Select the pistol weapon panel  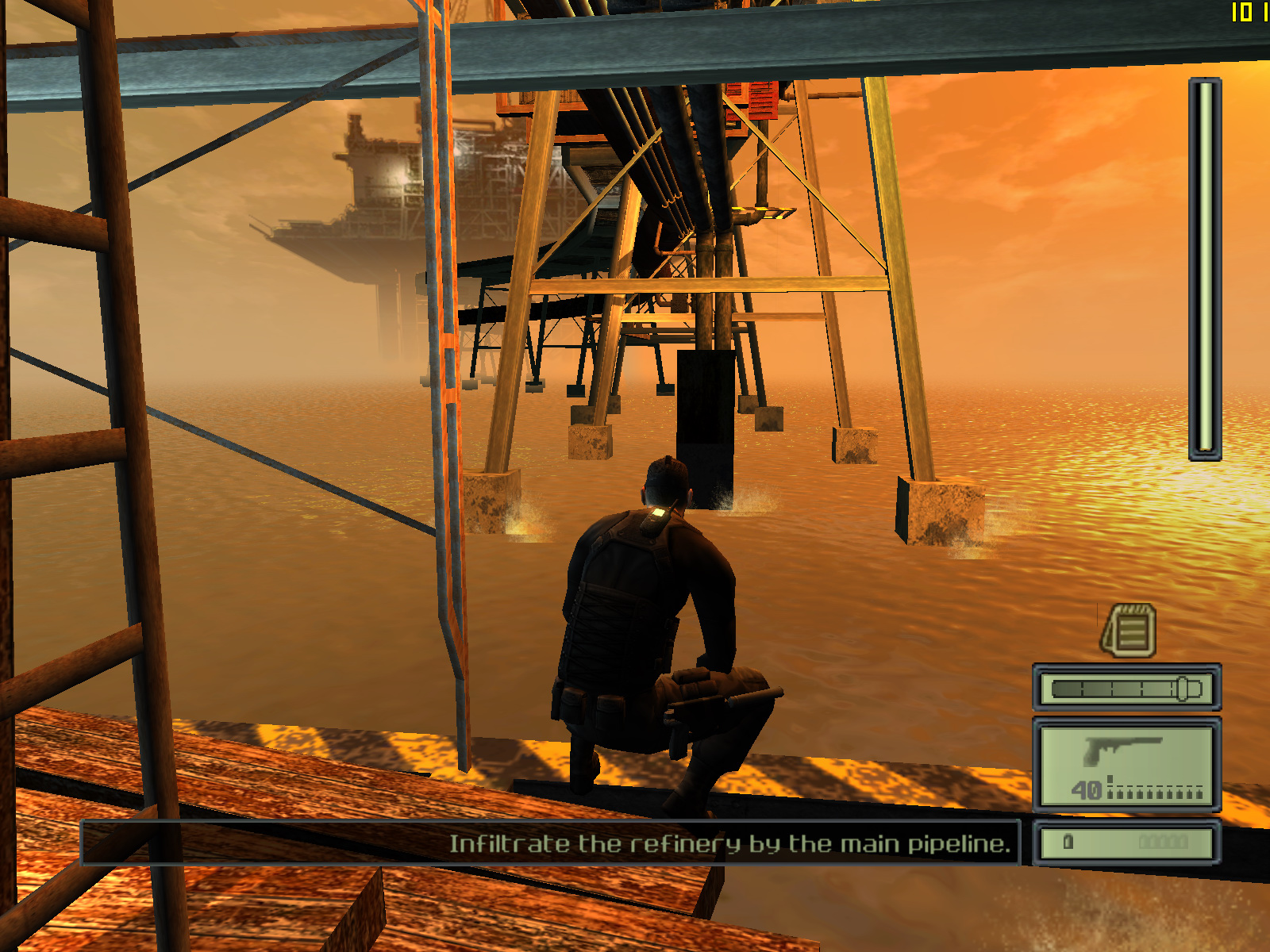click(x=1126, y=765)
